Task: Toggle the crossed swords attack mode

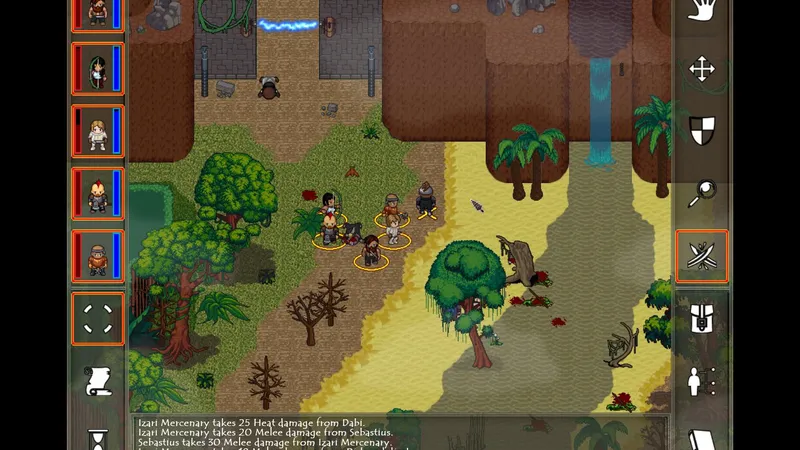Action: [702, 256]
